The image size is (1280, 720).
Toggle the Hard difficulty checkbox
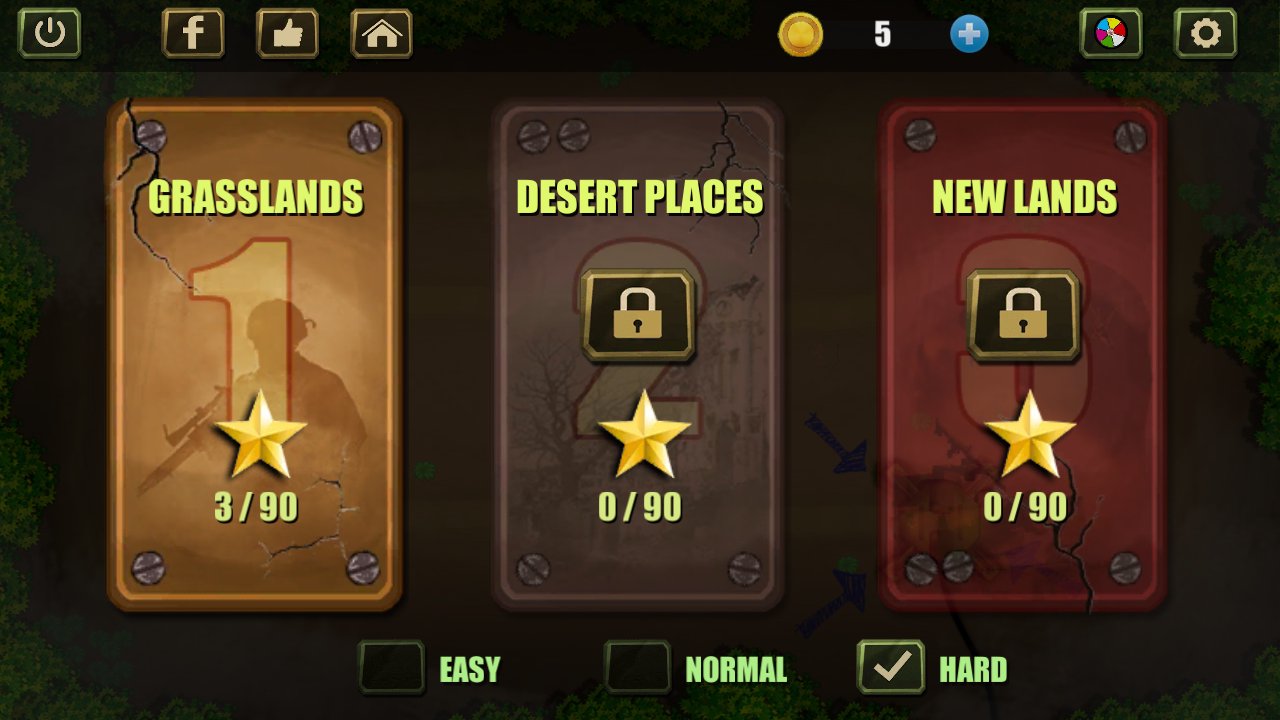click(x=891, y=667)
